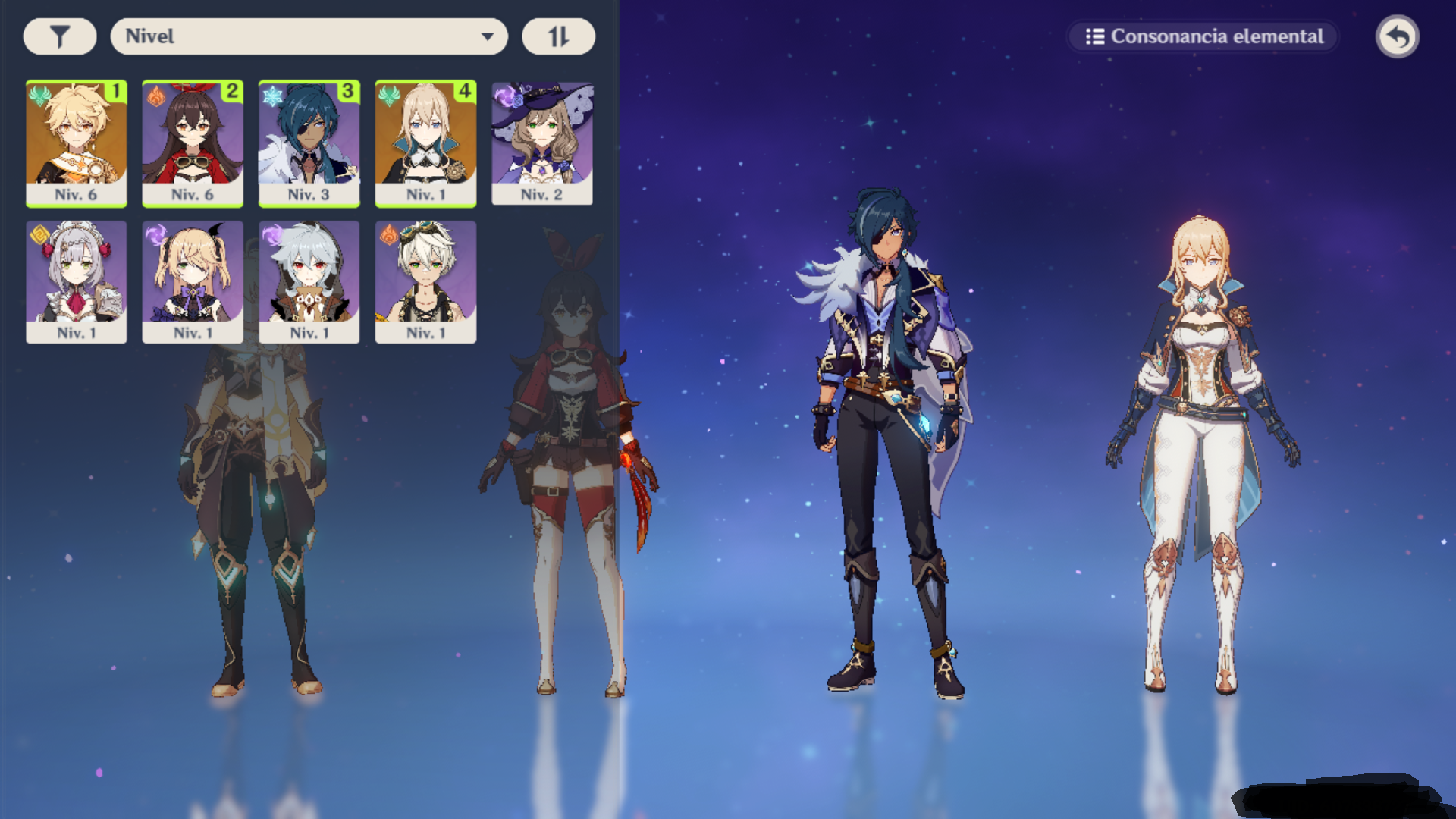
Task: Choose Fischl's portrait card
Action: pyautogui.click(x=193, y=281)
